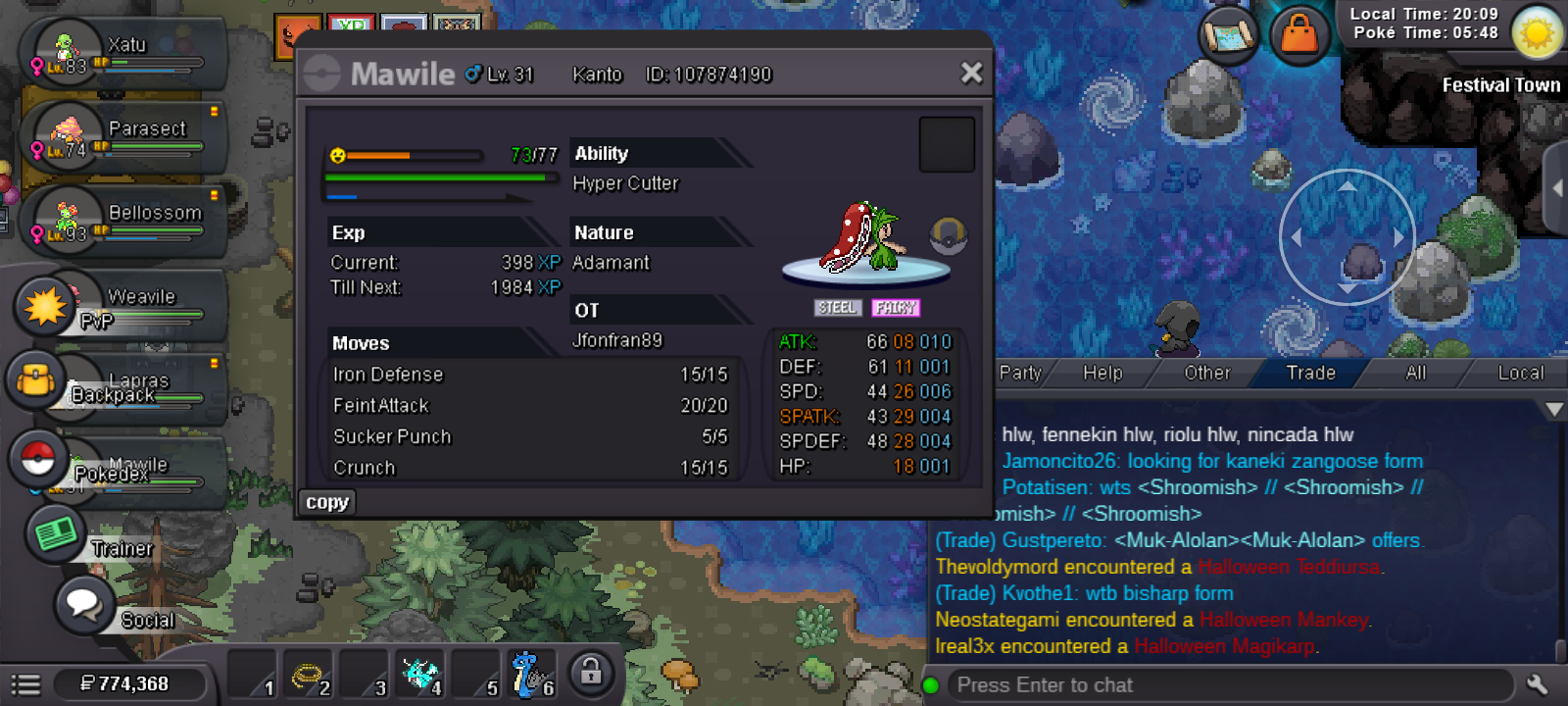The image size is (1568, 706).
Task: Open the Pokedex
Action: (x=39, y=458)
